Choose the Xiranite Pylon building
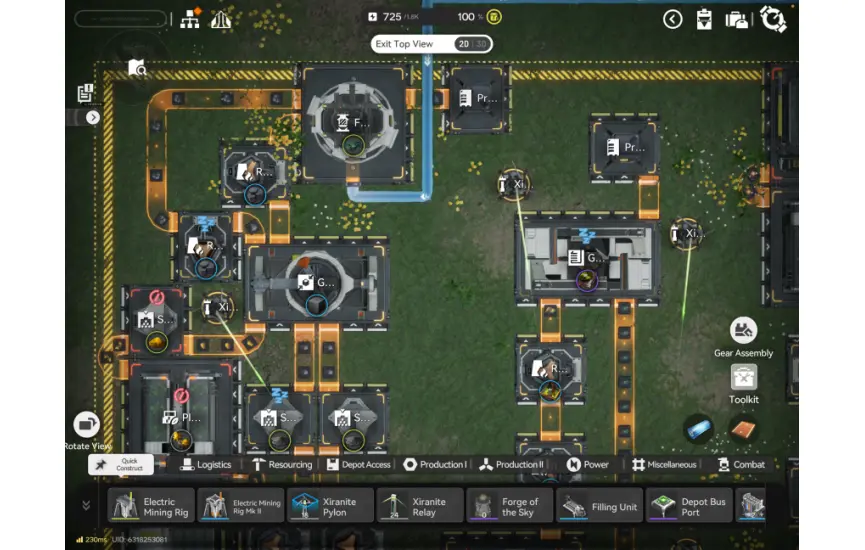The width and height of the screenshot is (865, 550). point(330,507)
